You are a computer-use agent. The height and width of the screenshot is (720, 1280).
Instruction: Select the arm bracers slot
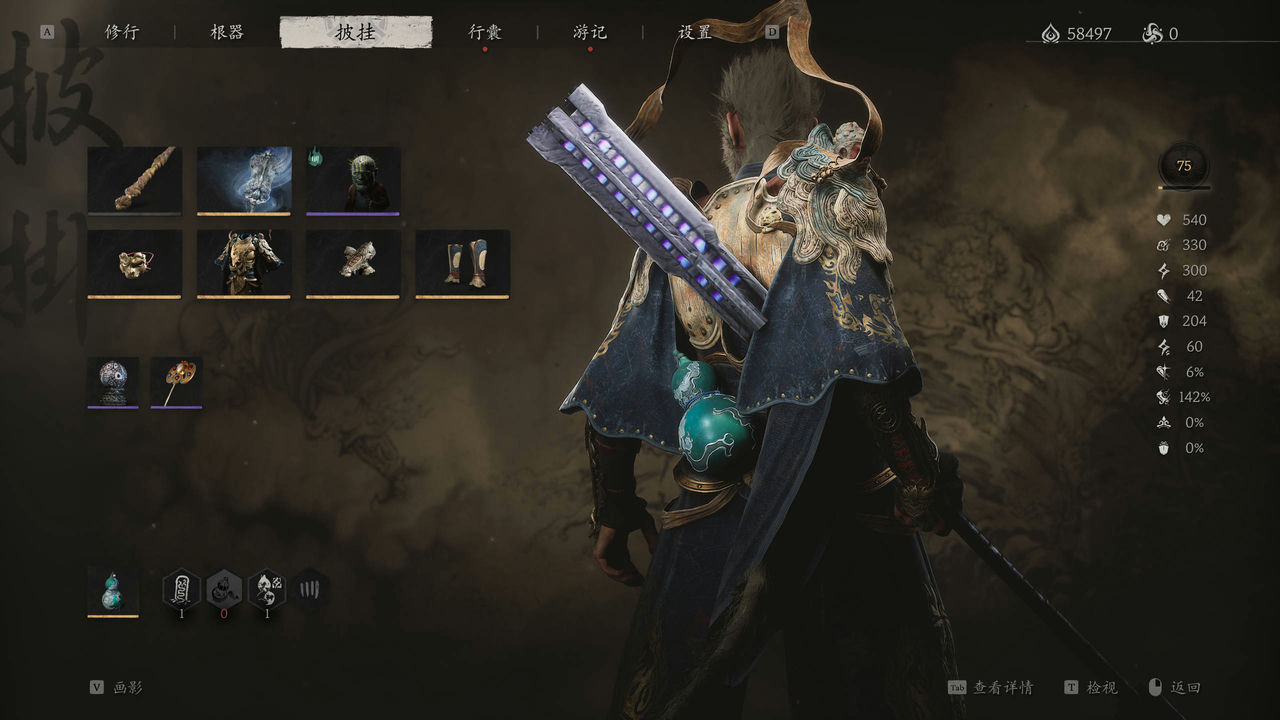[353, 264]
